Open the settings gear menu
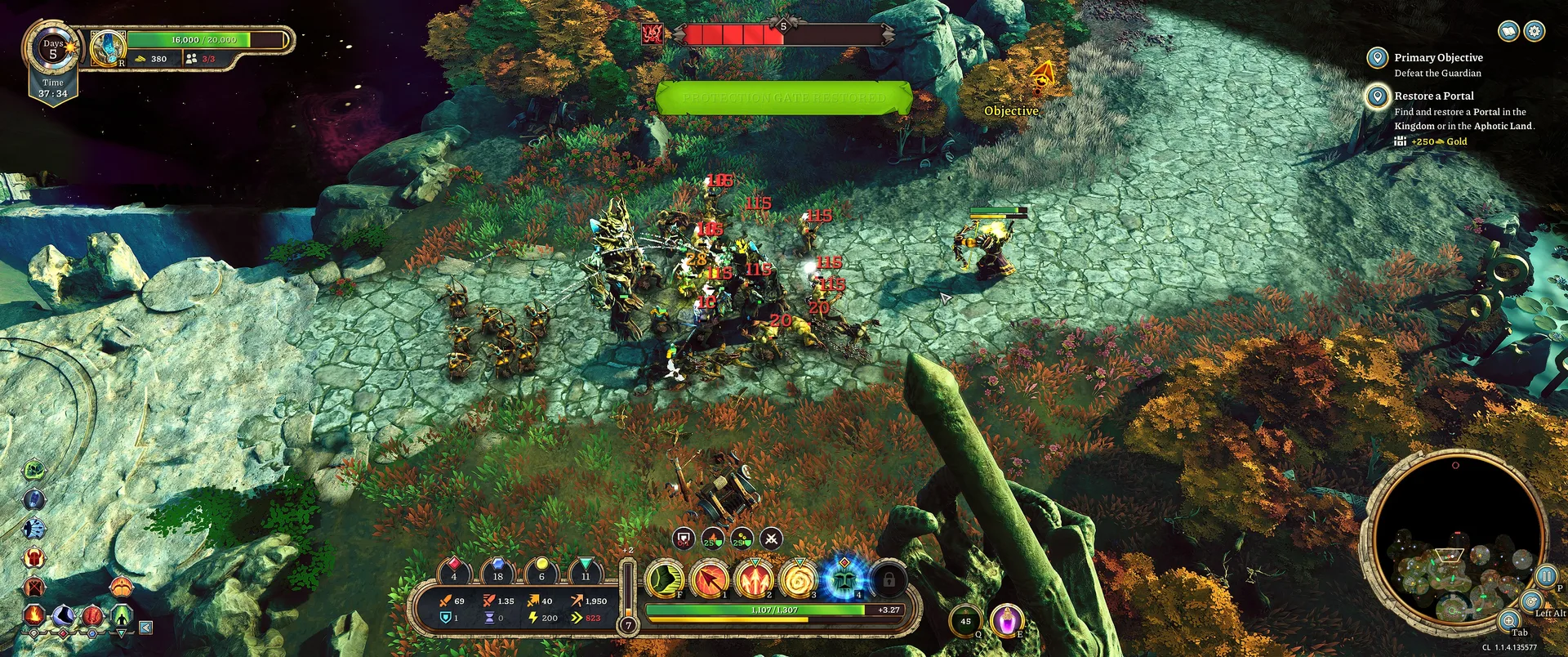Viewport: 1568px width, 657px height. (x=1535, y=31)
